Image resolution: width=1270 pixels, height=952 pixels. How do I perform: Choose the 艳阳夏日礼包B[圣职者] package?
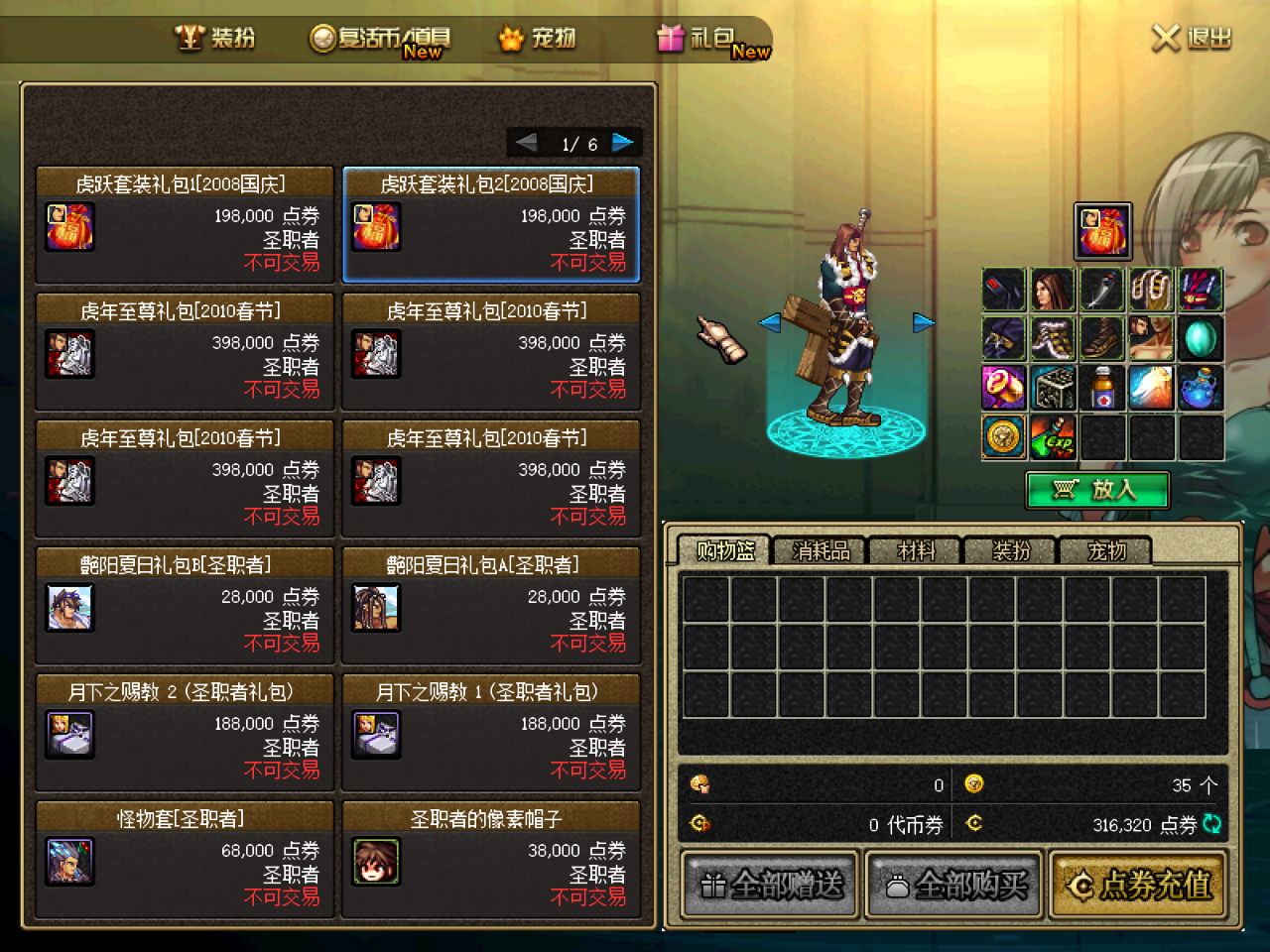point(185,606)
